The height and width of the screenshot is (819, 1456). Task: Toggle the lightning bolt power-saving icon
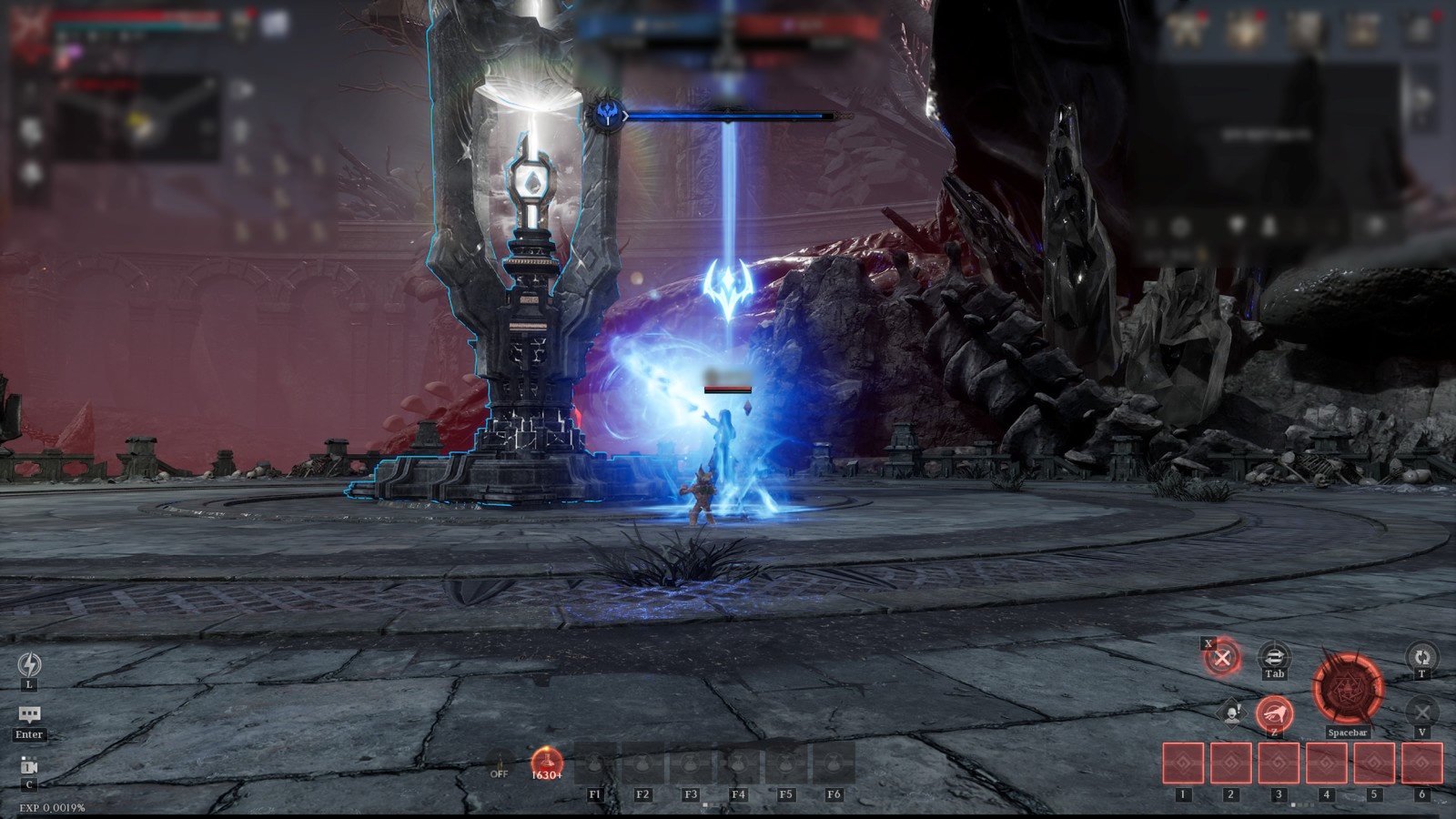point(29,664)
